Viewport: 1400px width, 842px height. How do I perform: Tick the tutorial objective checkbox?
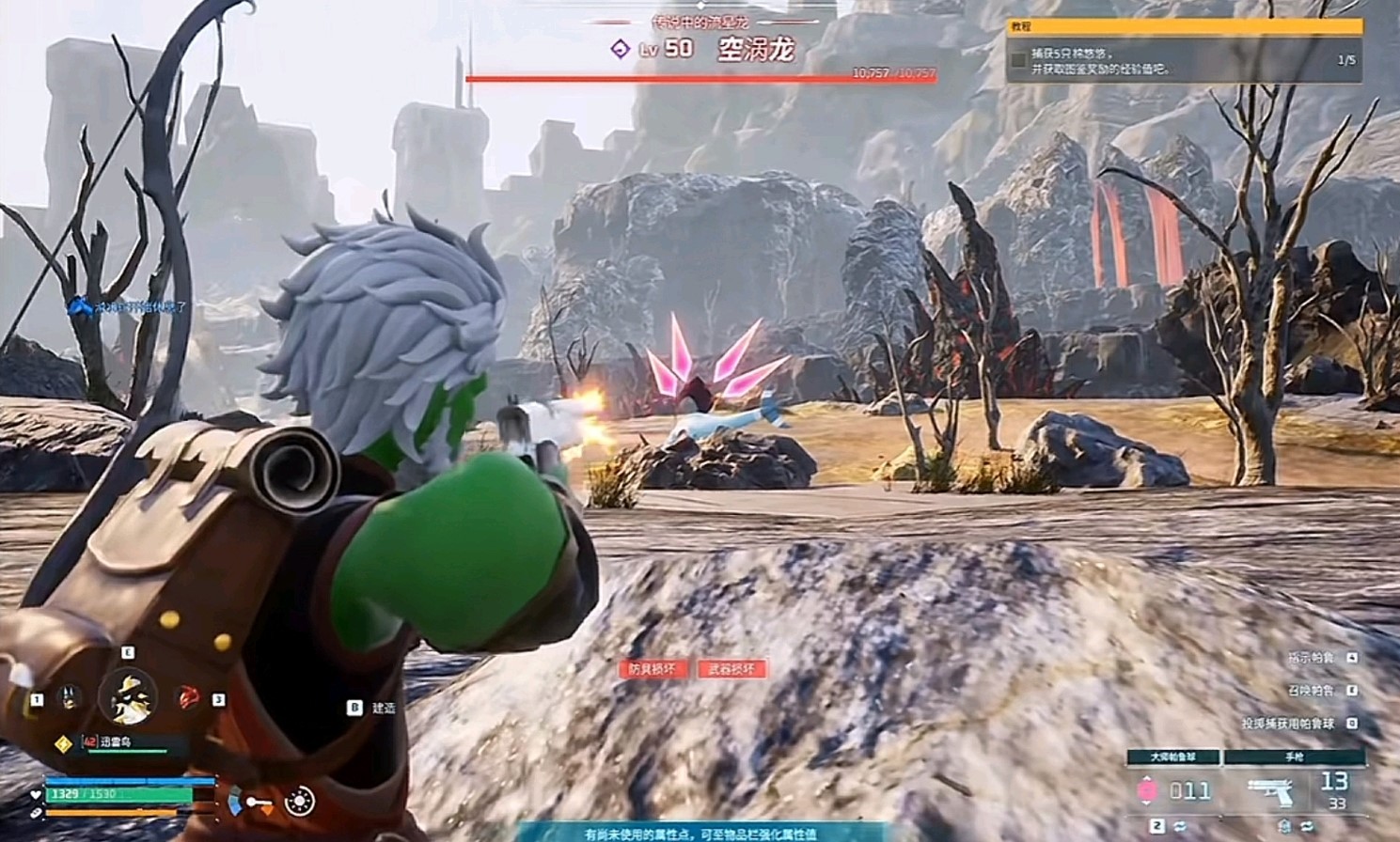(1018, 60)
